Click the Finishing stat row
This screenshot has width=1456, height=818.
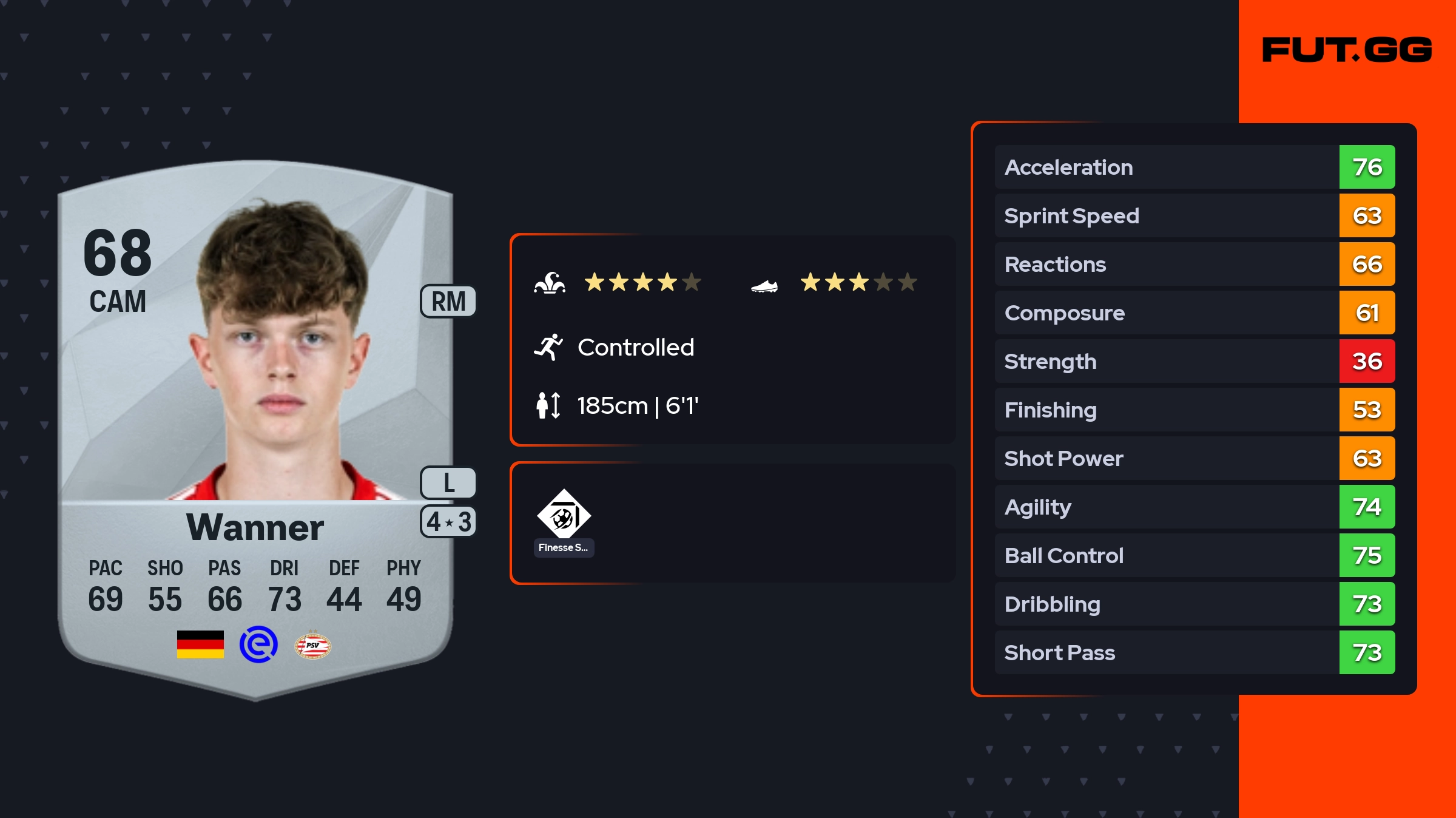coord(1194,410)
